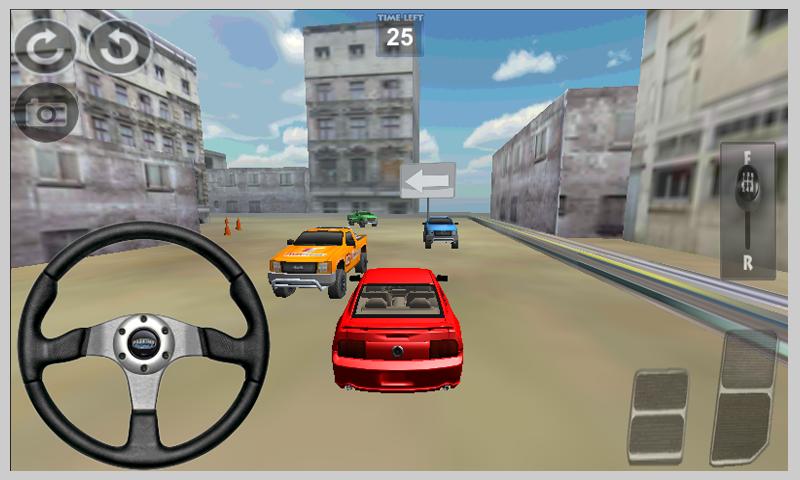This screenshot has height=480, width=800.
Task: Tap the counter-clockwise arrow button
Action: coord(119,46)
